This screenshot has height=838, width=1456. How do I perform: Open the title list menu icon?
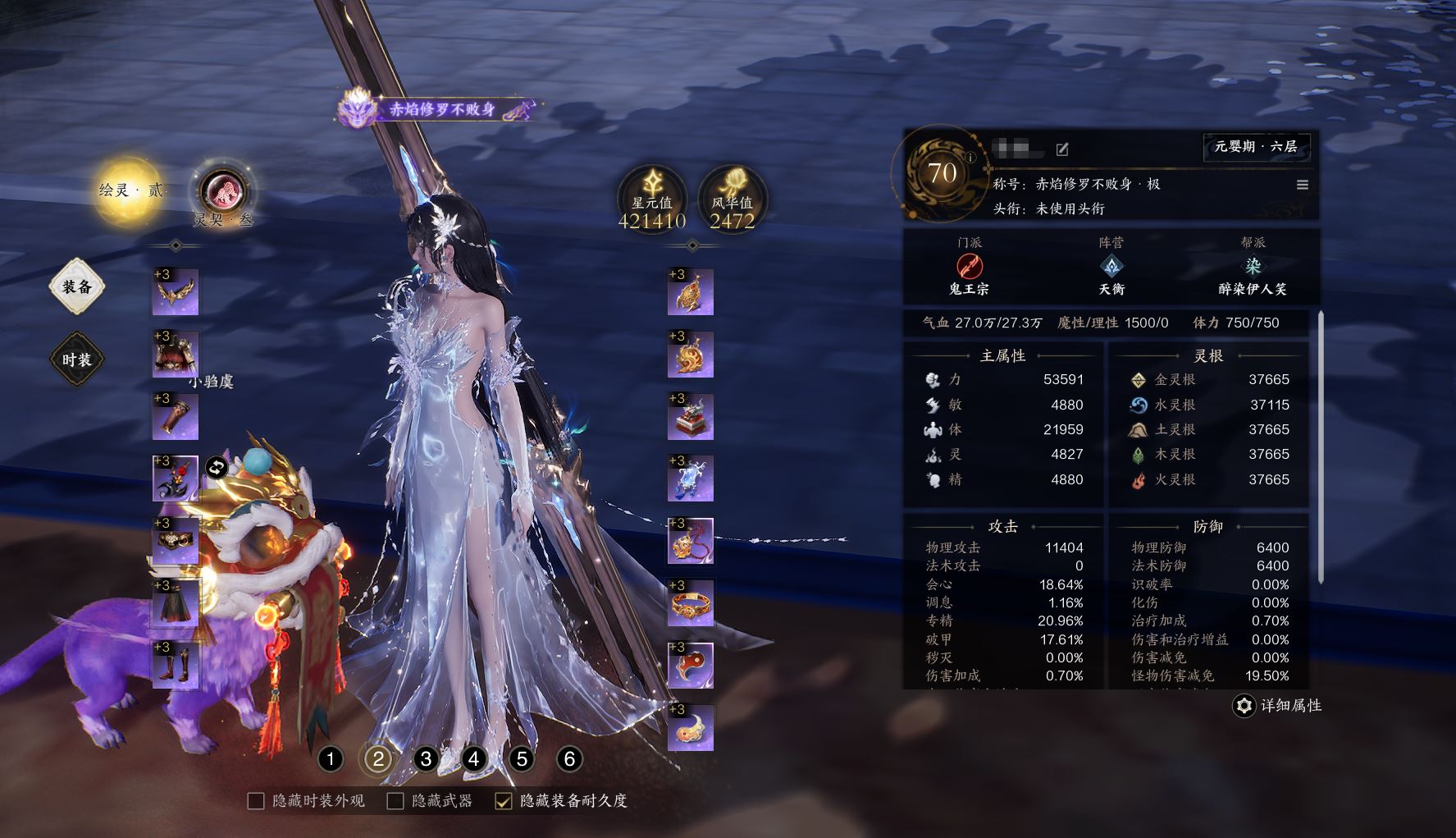(x=1302, y=185)
